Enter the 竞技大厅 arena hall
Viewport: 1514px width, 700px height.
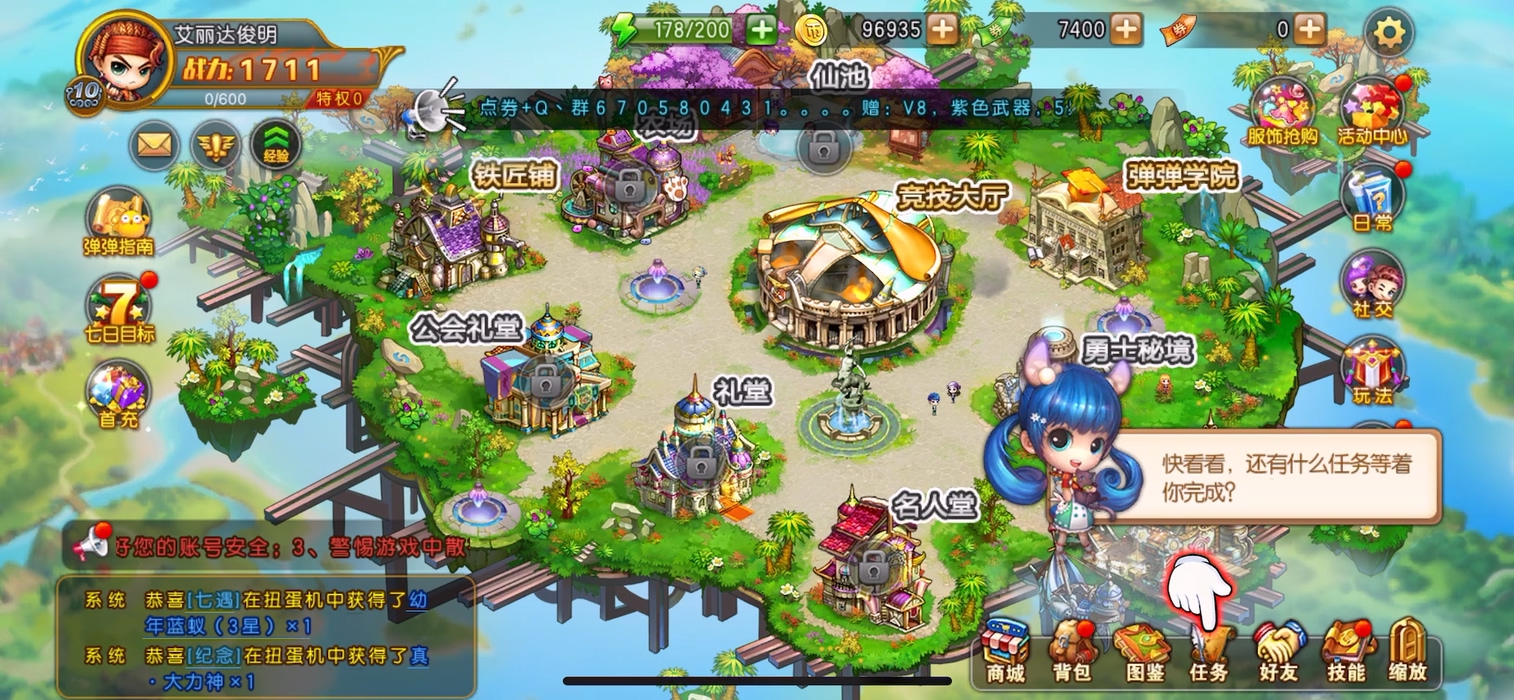coord(850,270)
